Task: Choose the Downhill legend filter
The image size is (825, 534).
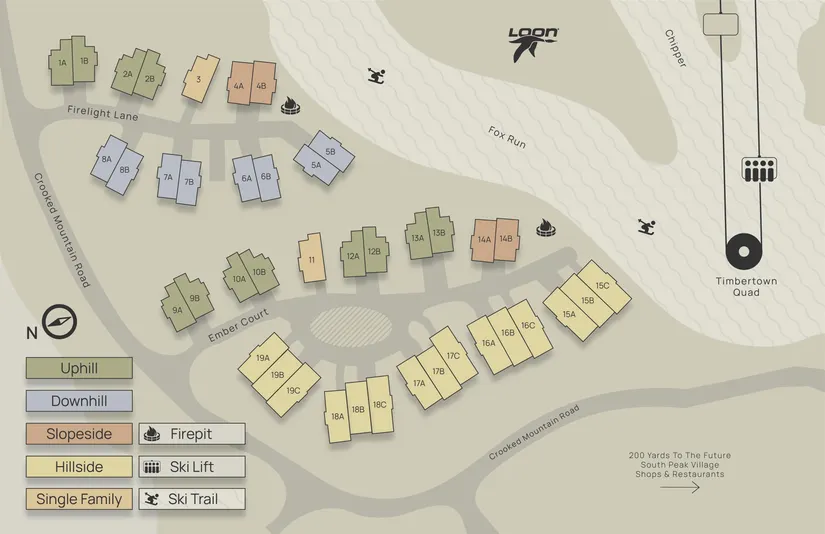Action: pos(79,401)
